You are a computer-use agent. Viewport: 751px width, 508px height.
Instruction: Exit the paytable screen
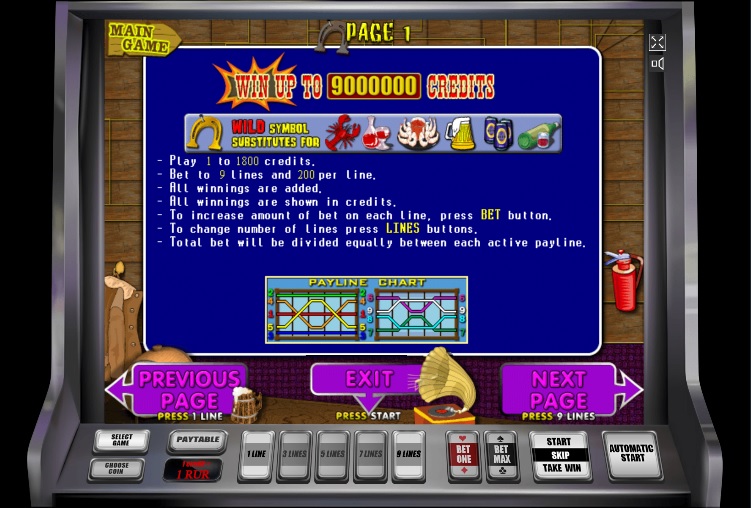pyautogui.click(x=369, y=381)
